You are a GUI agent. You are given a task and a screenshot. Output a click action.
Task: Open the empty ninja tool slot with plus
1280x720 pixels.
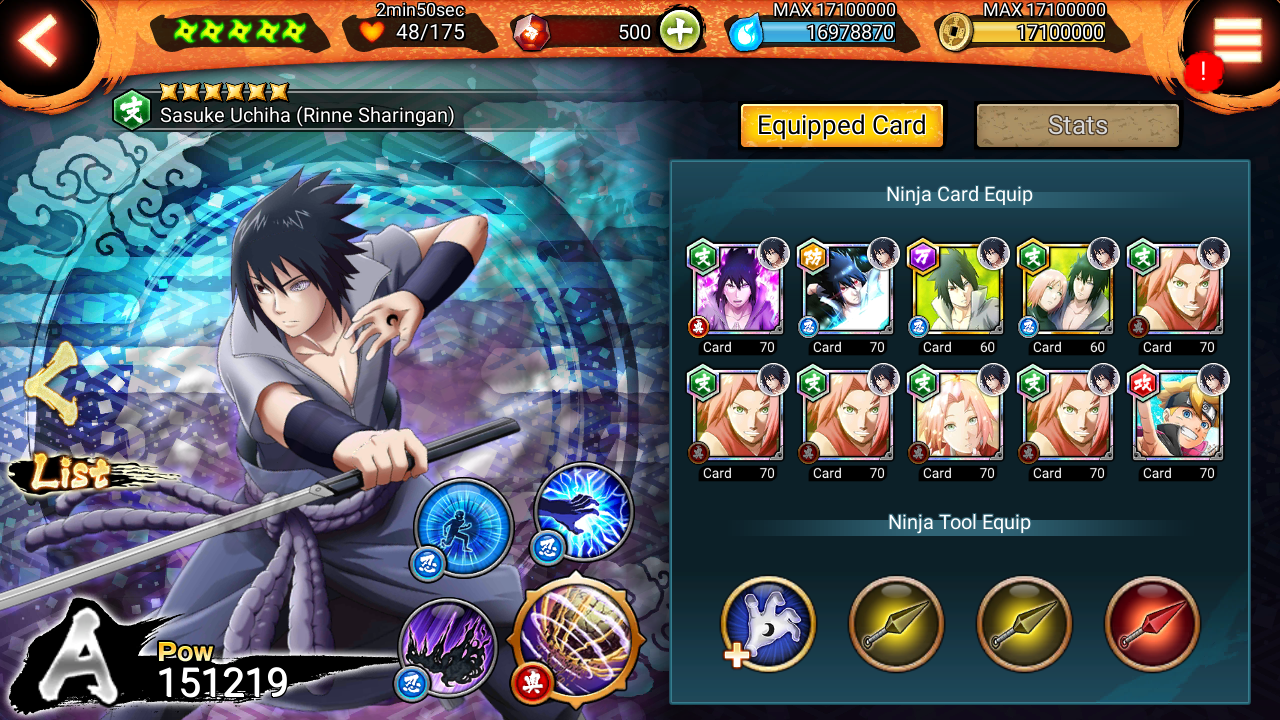coord(768,625)
